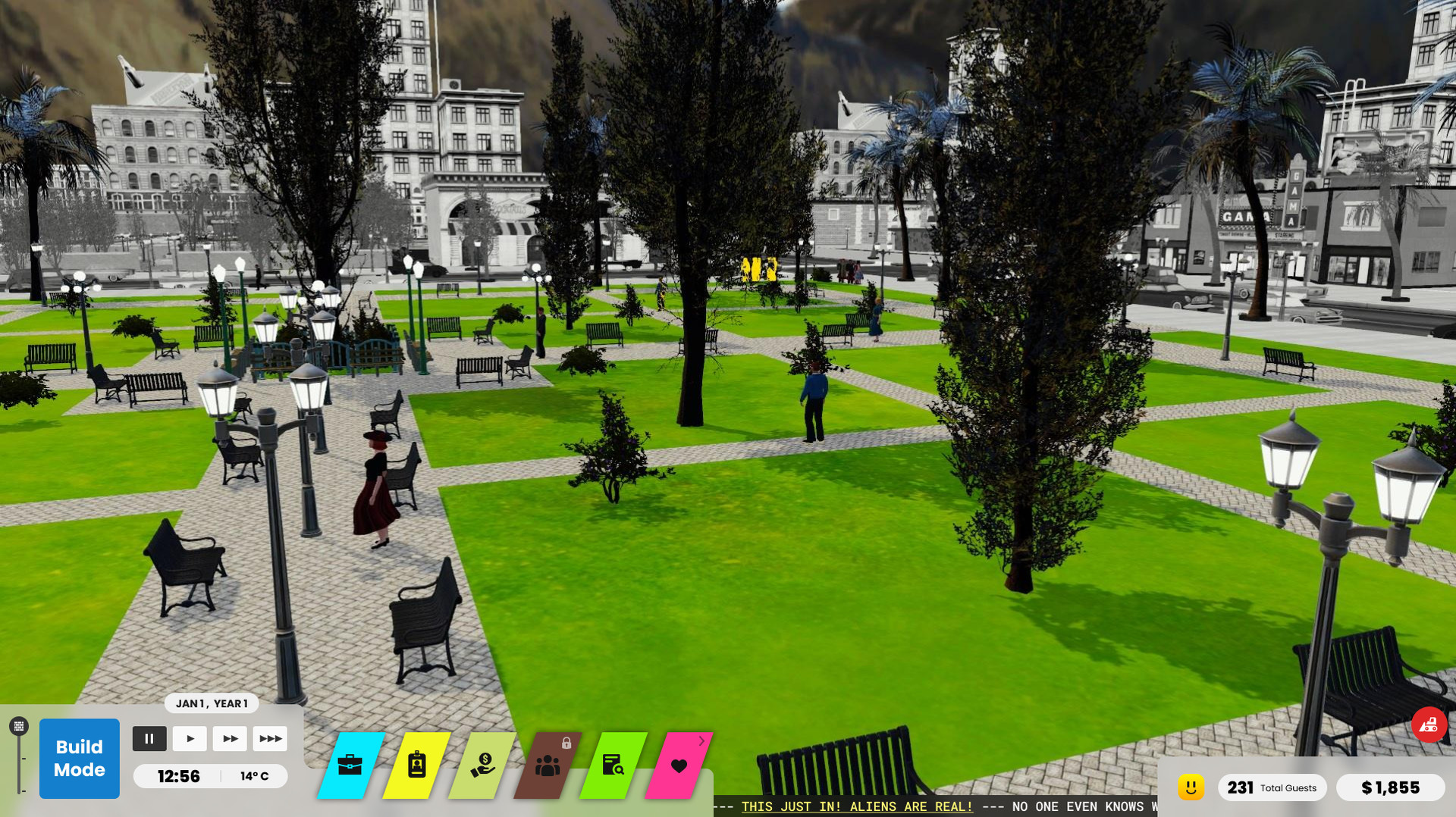Image resolution: width=1456 pixels, height=817 pixels.
Task: Click the JAN 1, YEAR 1 date display
Action: click(x=213, y=703)
